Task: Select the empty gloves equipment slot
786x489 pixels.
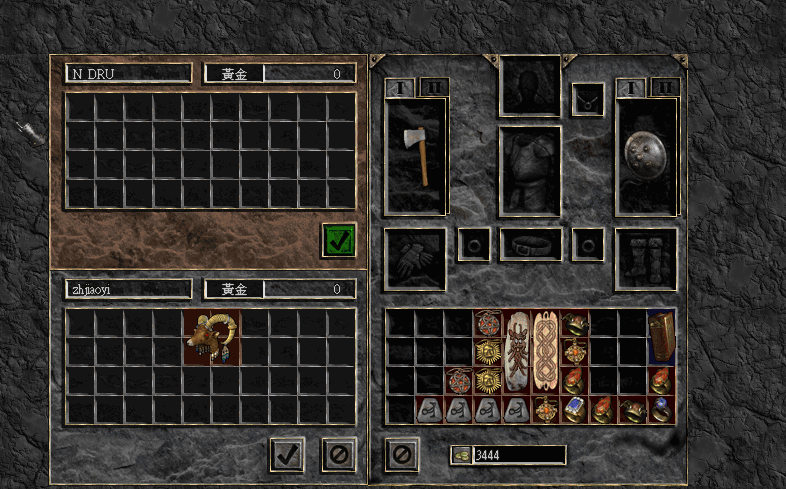Action: (415, 259)
